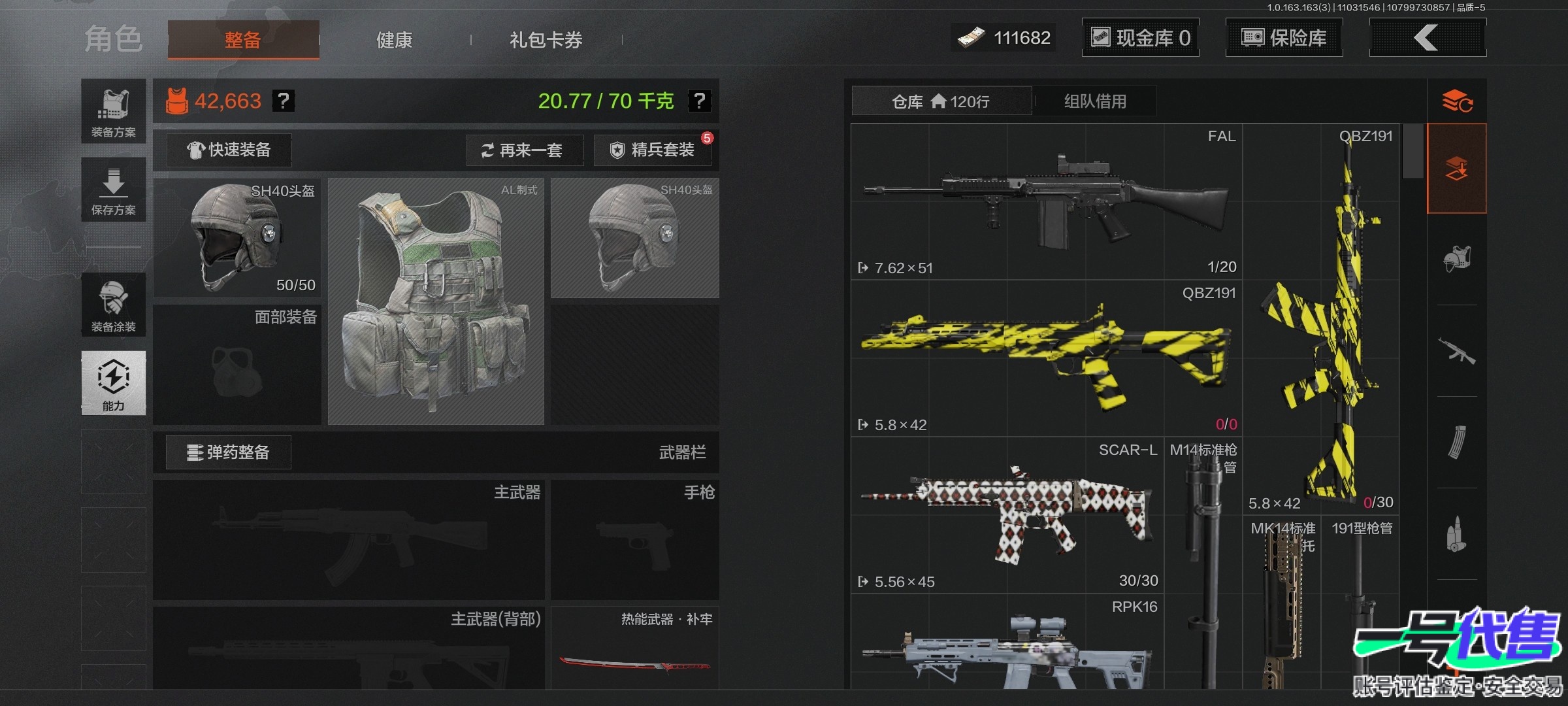Click the 再来一套 button
This screenshot has width=1568, height=706.
click(524, 150)
